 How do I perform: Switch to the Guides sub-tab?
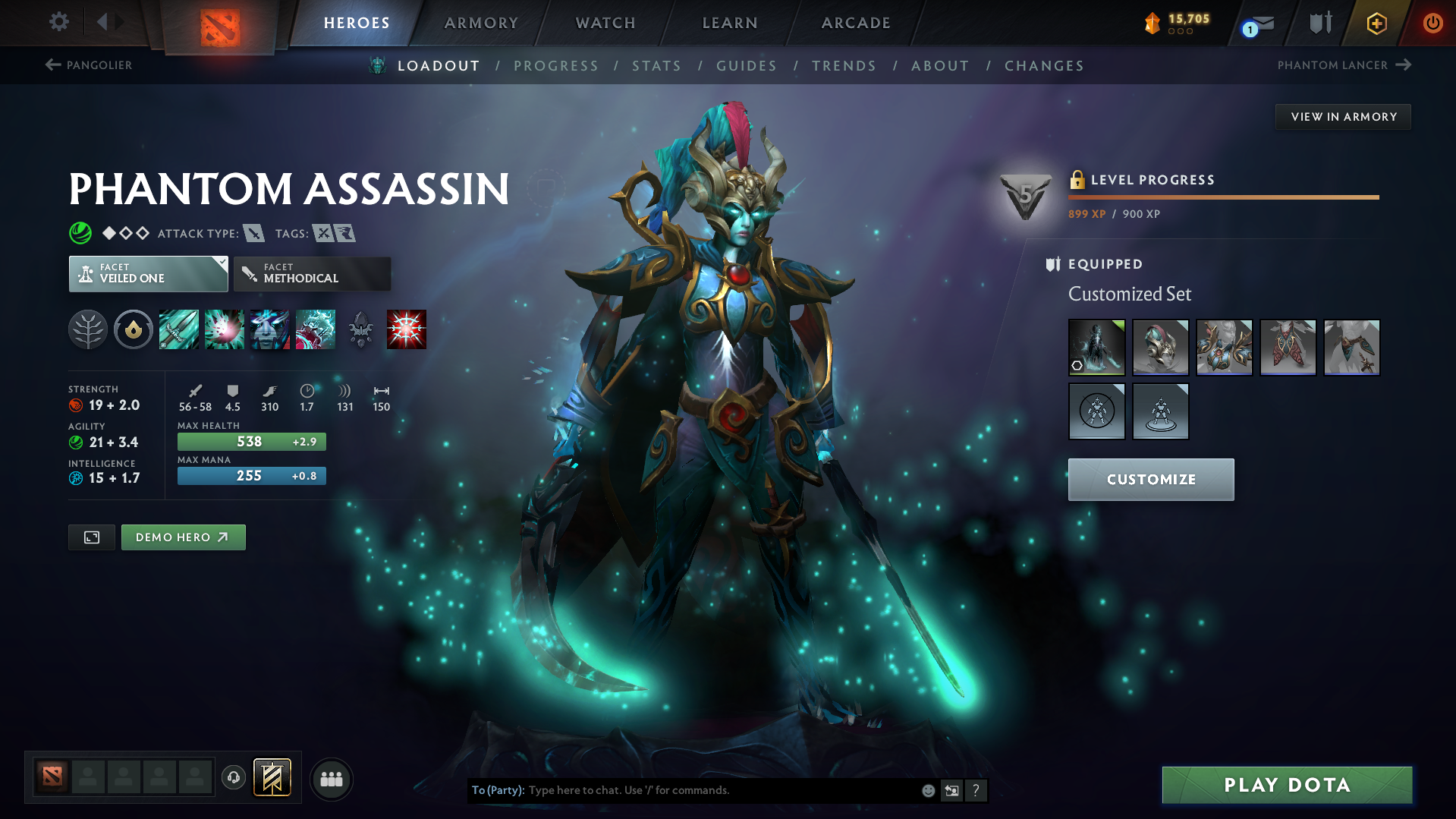[747, 66]
